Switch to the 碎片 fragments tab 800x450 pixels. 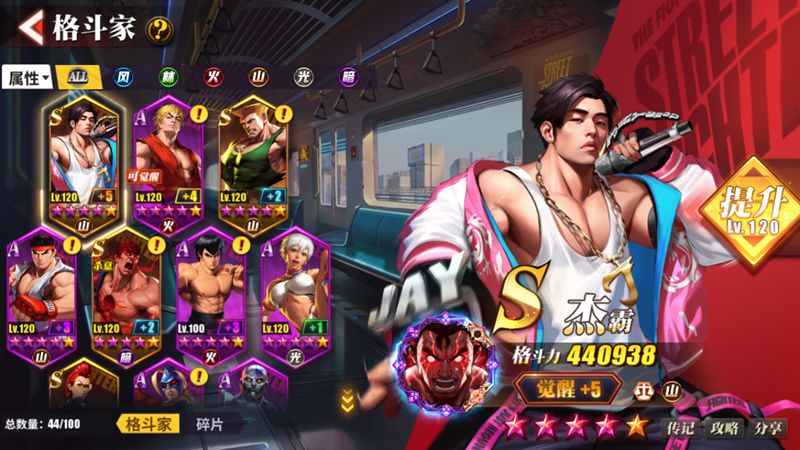pyautogui.click(x=210, y=424)
